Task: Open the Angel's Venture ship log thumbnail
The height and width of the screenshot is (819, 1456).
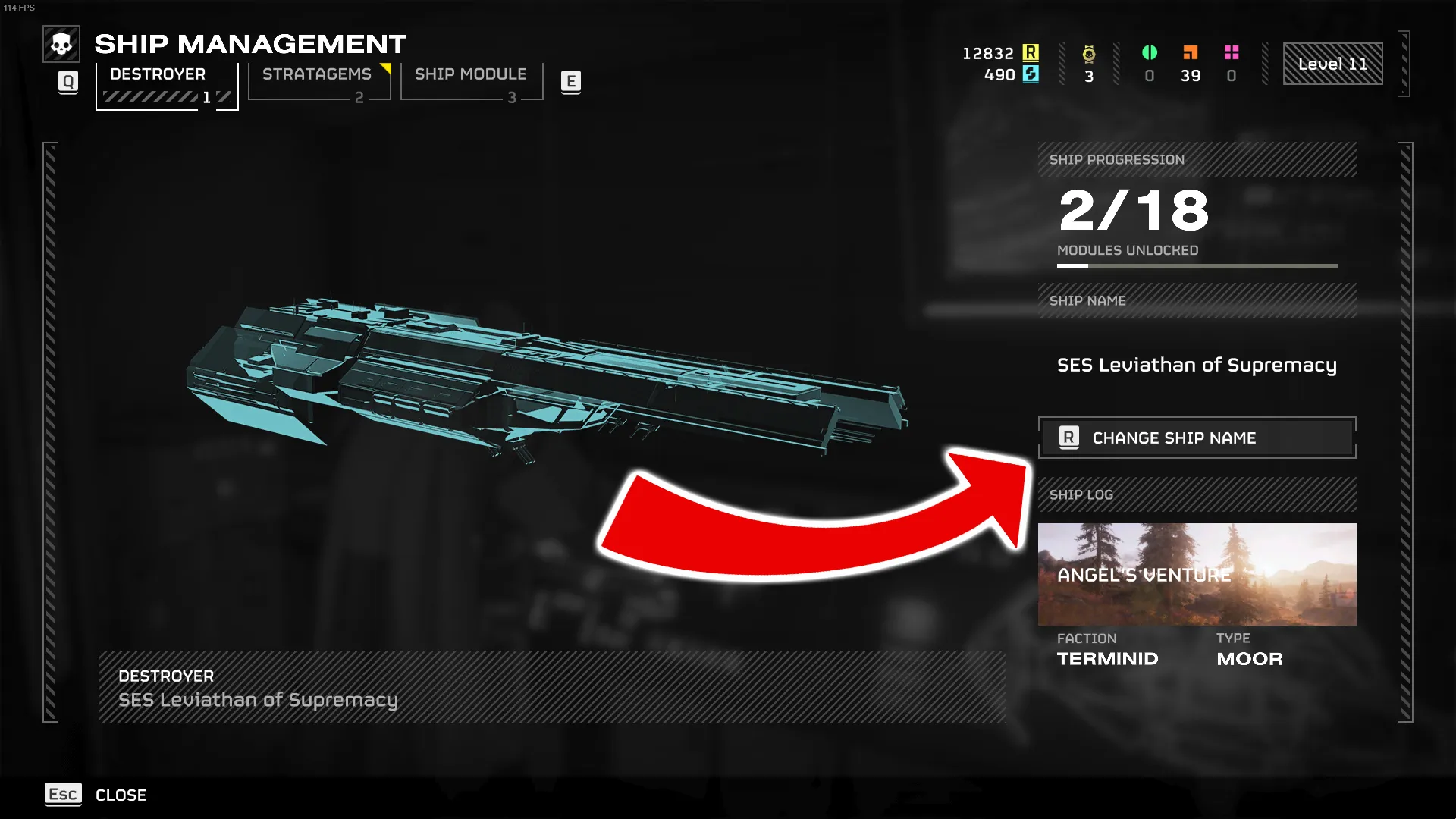Action: coord(1197,574)
